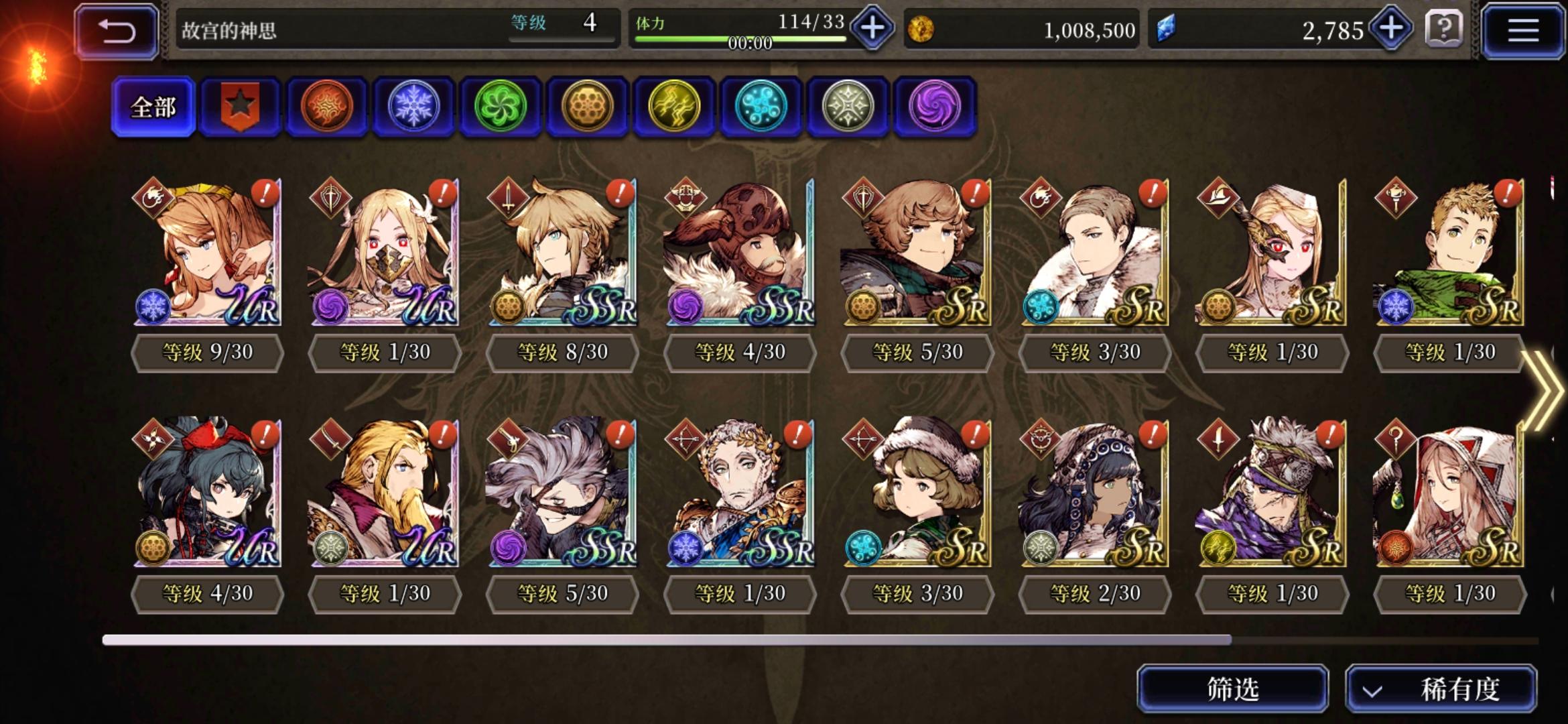Select the earth element filter icon
This screenshot has width=1568, height=724.
point(588,106)
